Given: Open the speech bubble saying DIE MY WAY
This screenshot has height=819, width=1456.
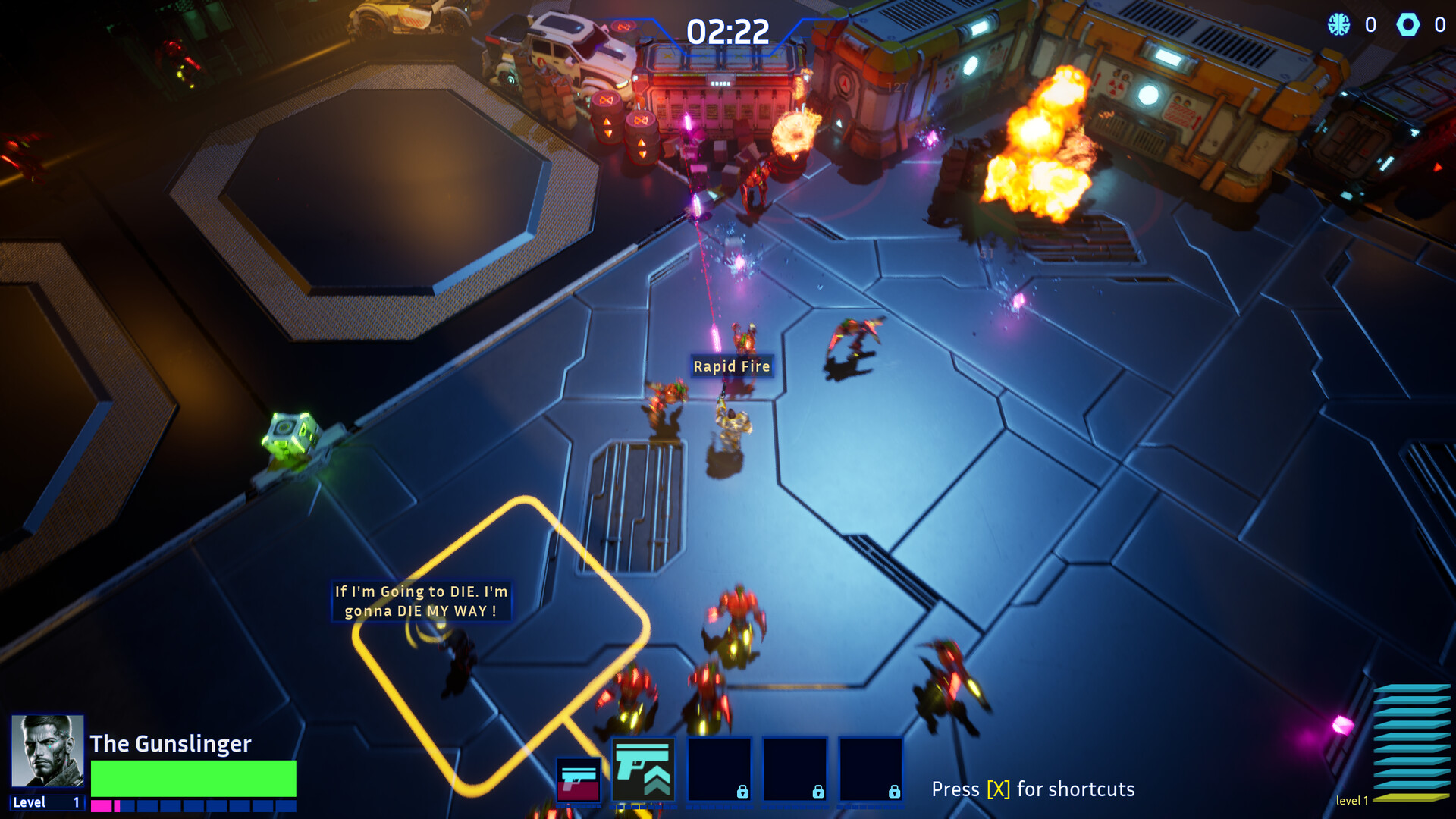Looking at the screenshot, I should click(x=421, y=601).
